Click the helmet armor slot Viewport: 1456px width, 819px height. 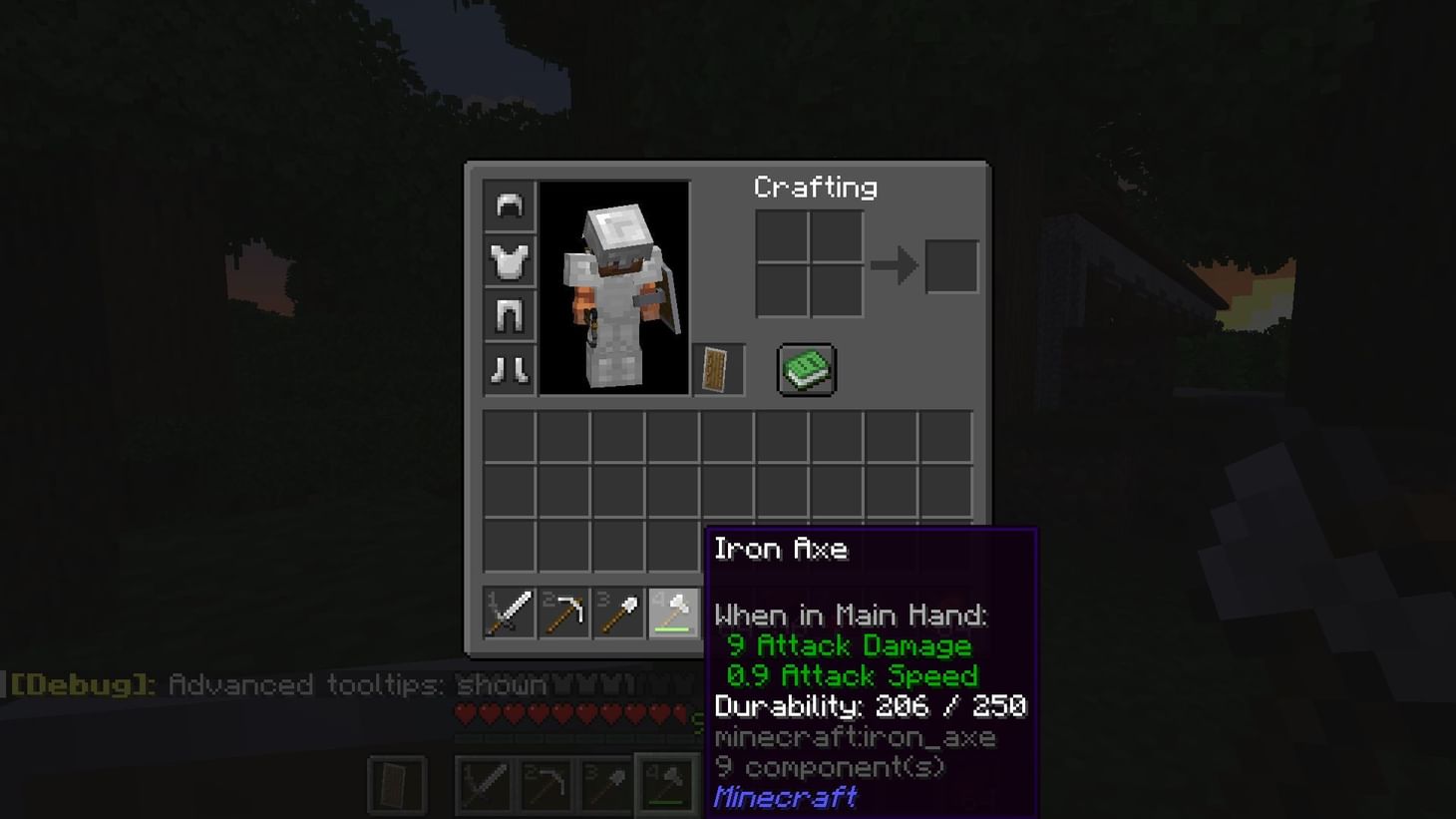tap(508, 205)
